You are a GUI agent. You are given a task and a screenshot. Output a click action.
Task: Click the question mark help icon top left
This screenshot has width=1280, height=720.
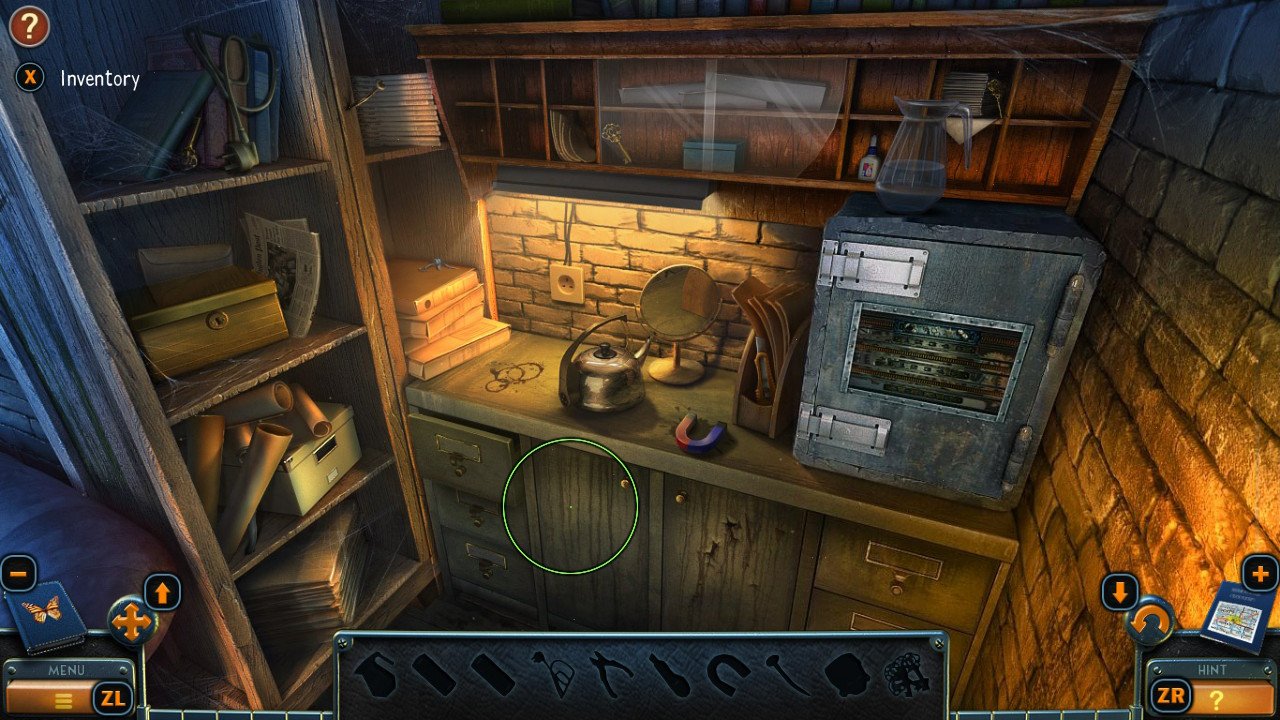[28, 26]
